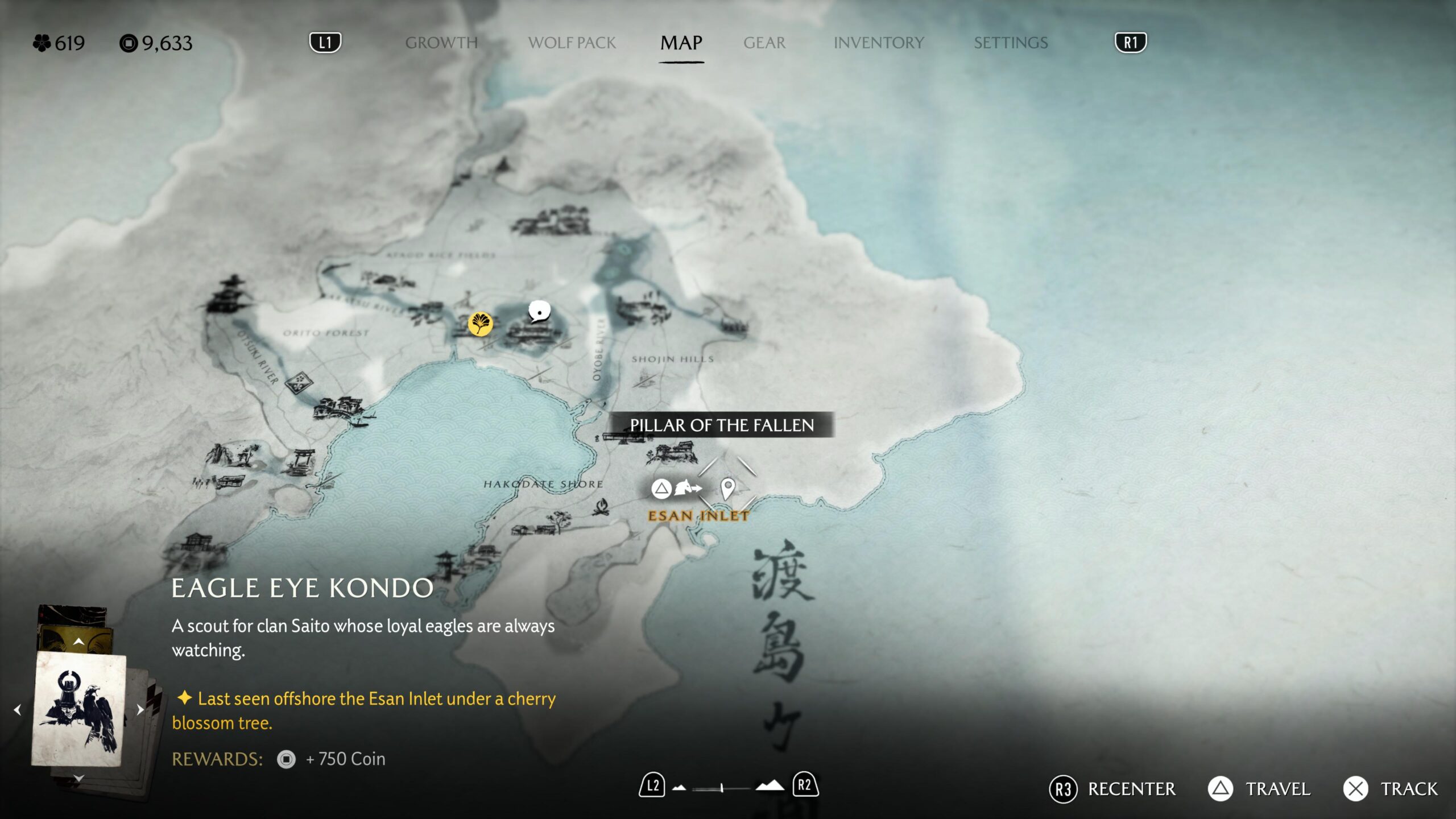Cycle down through the card stack

click(78, 777)
